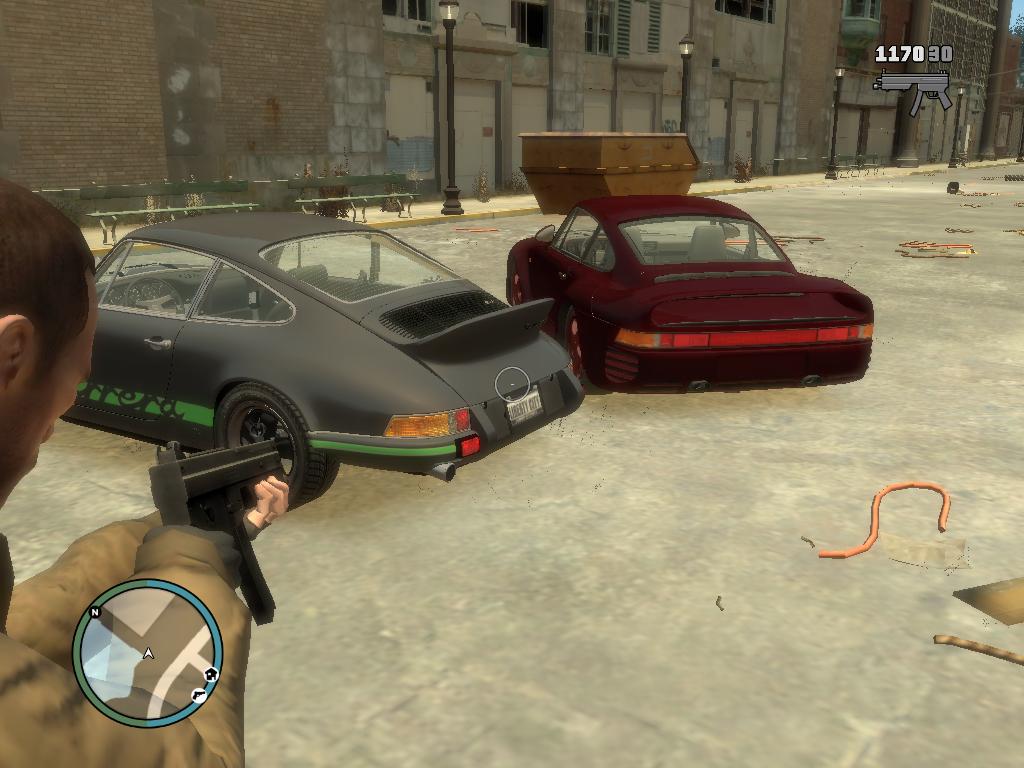Image resolution: width=1024 pixels, height=768 pixels.
Task: Click the circular minimap radar
Action: [x=147, y=653]
